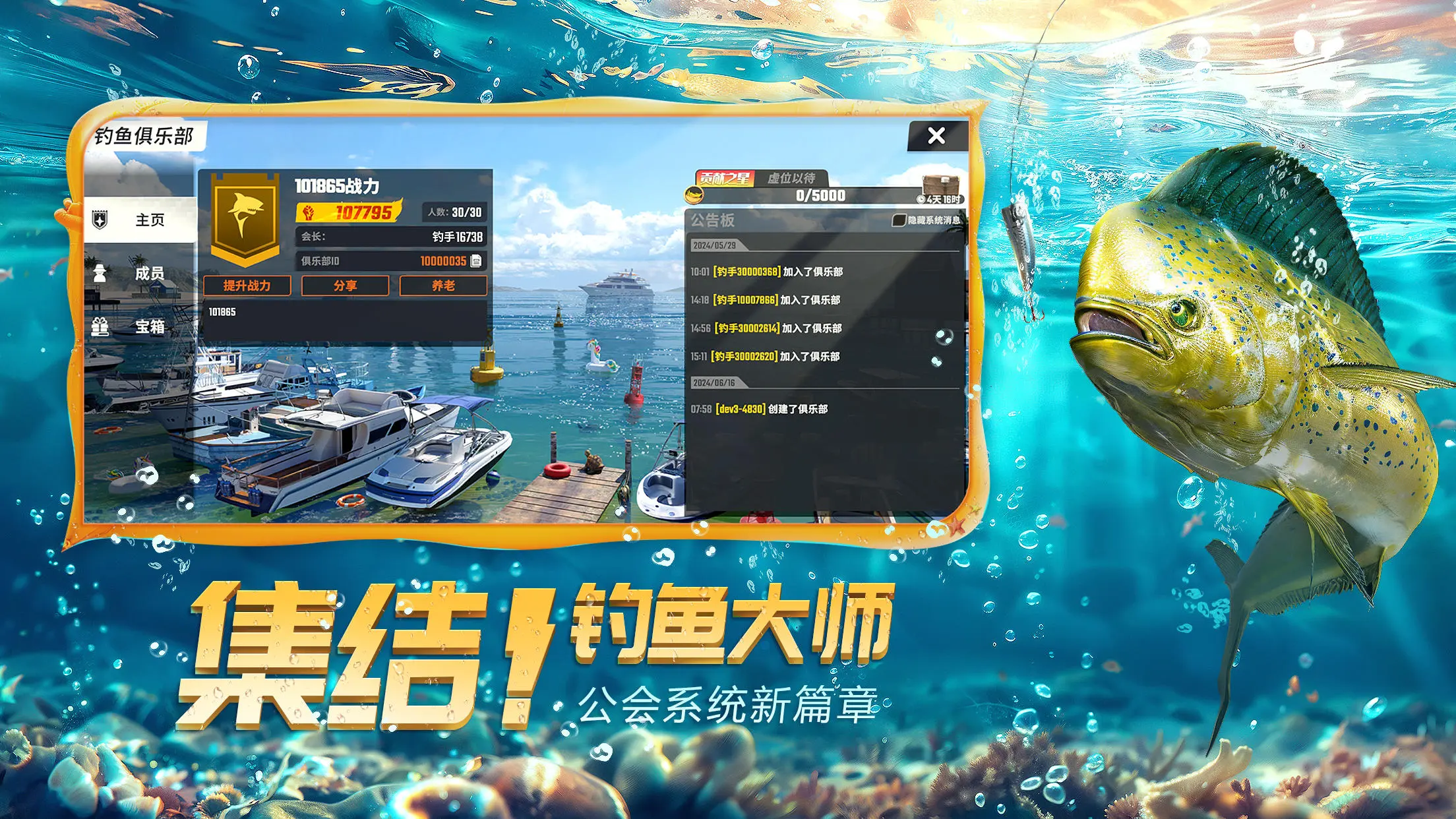Viewport: 1456px width, 819px height.
Task: Click the 提升战力 button
Action: (x=247, y=285)
